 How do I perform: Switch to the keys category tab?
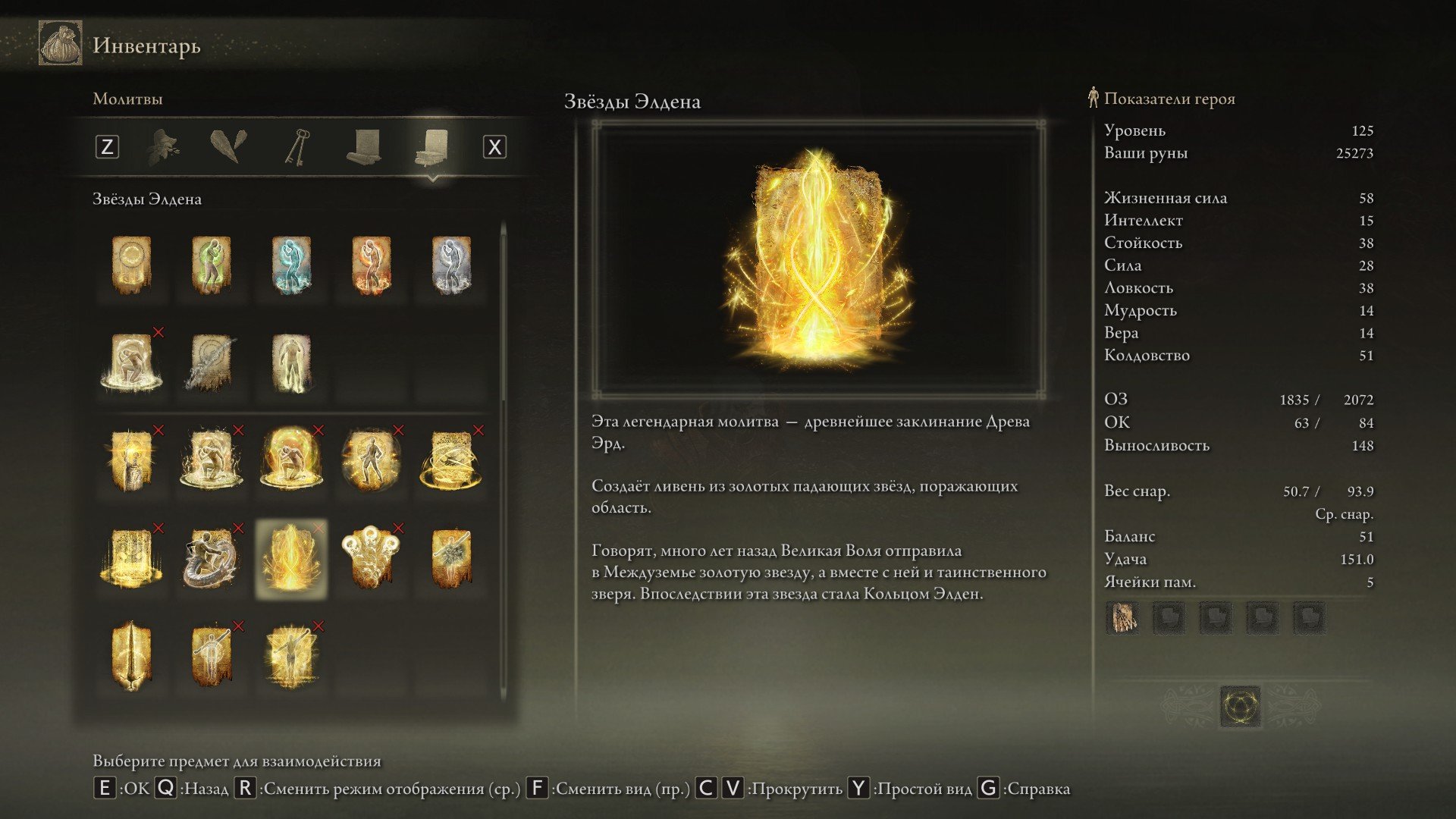click(297, 146)
